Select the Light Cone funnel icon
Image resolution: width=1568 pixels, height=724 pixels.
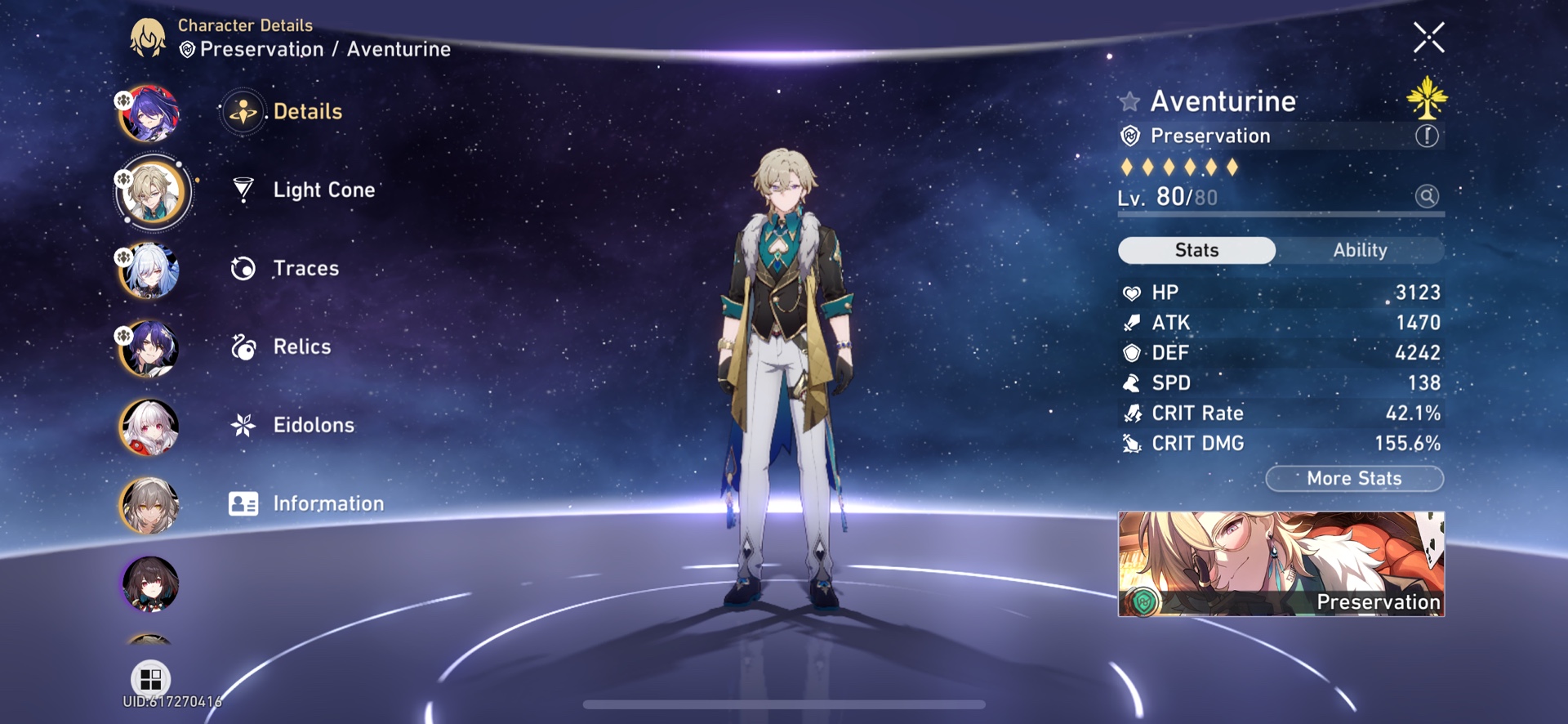[243, 189]
